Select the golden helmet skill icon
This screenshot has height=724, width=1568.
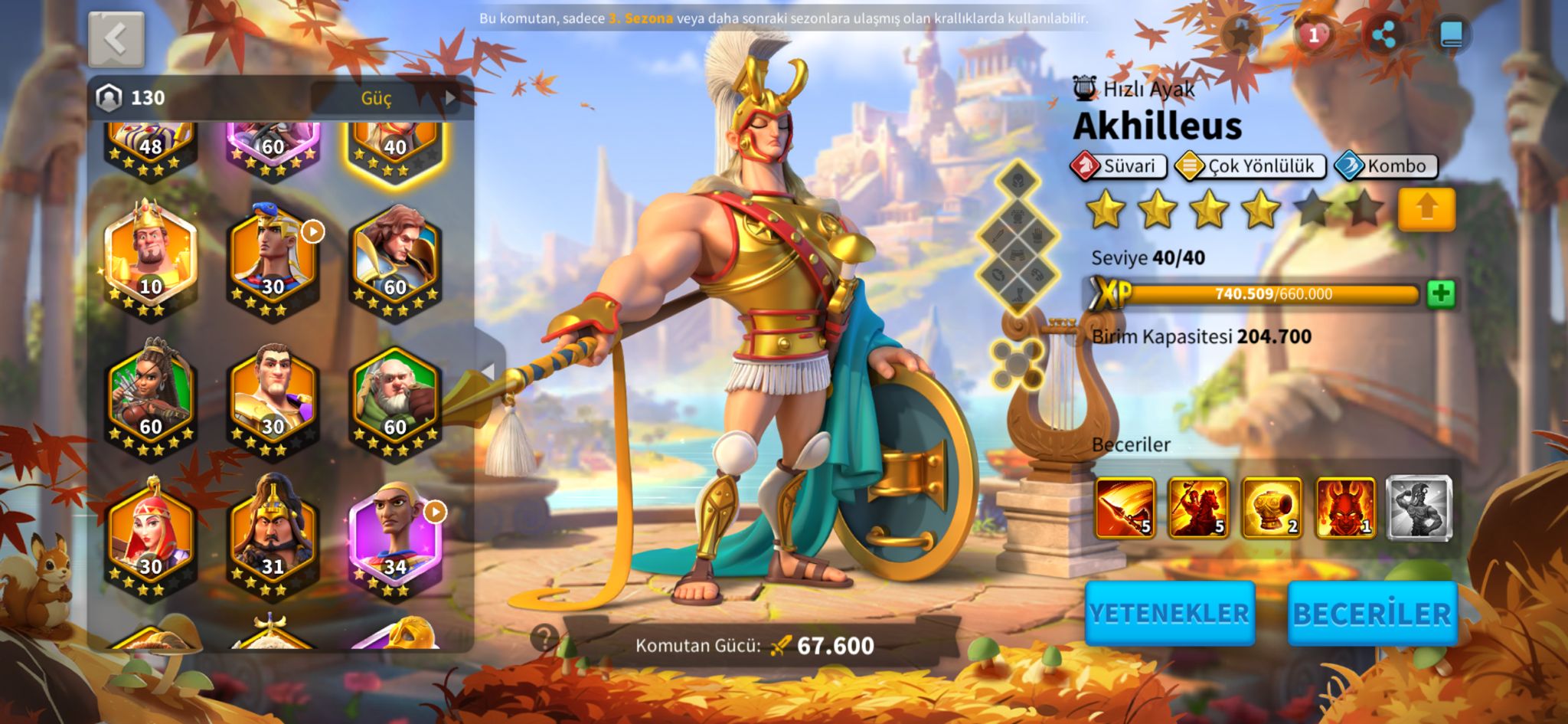point(1272,507)
